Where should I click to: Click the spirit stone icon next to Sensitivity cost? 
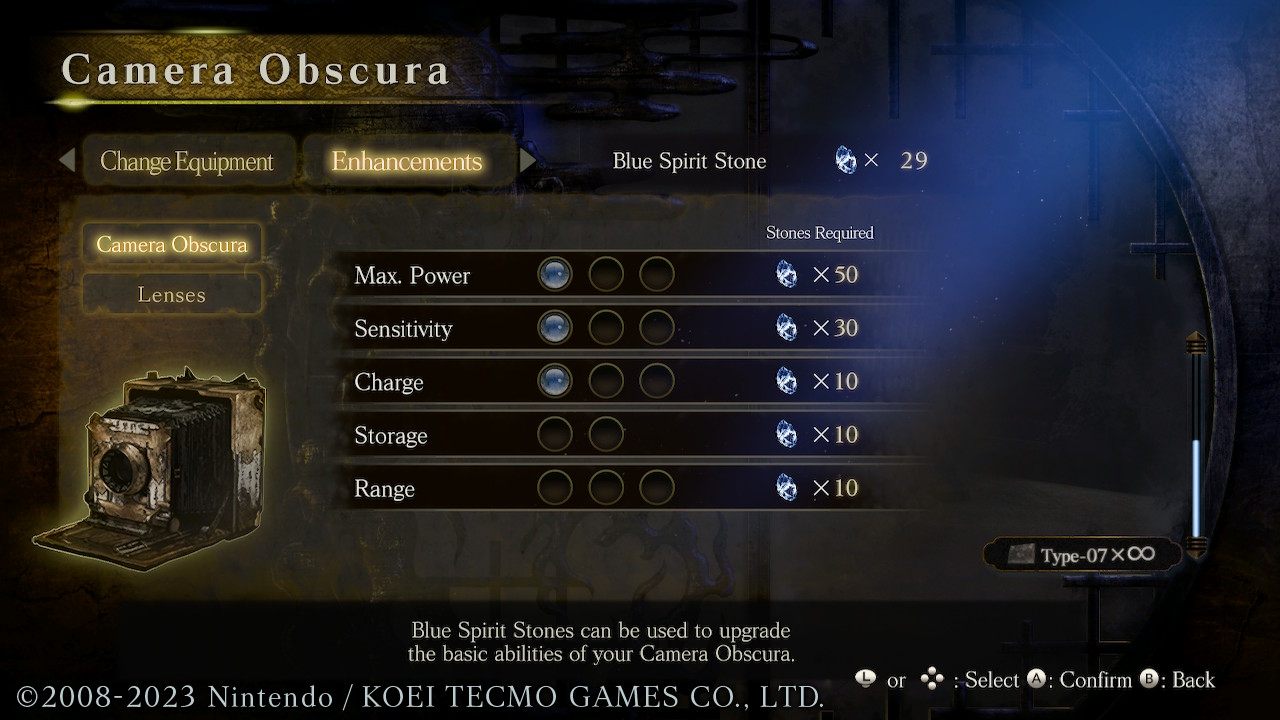tap(787, 327)
